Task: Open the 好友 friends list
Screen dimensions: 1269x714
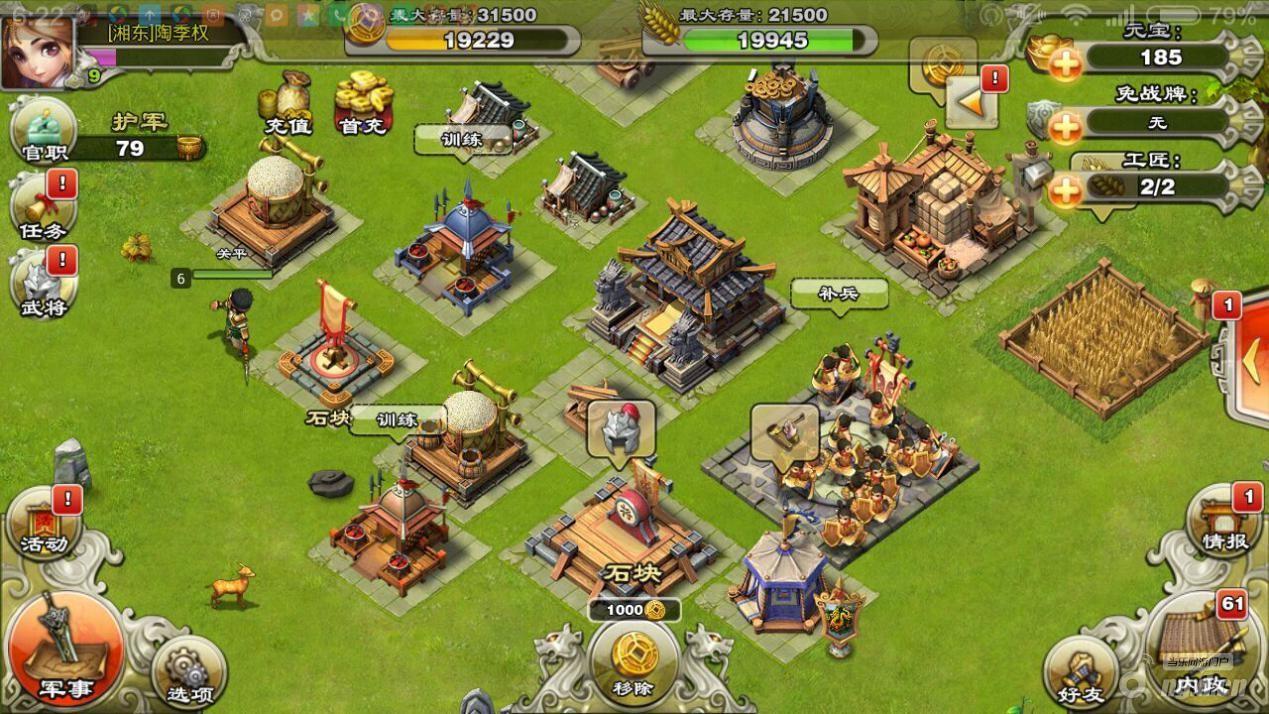Action: (x=1083, y=671)
